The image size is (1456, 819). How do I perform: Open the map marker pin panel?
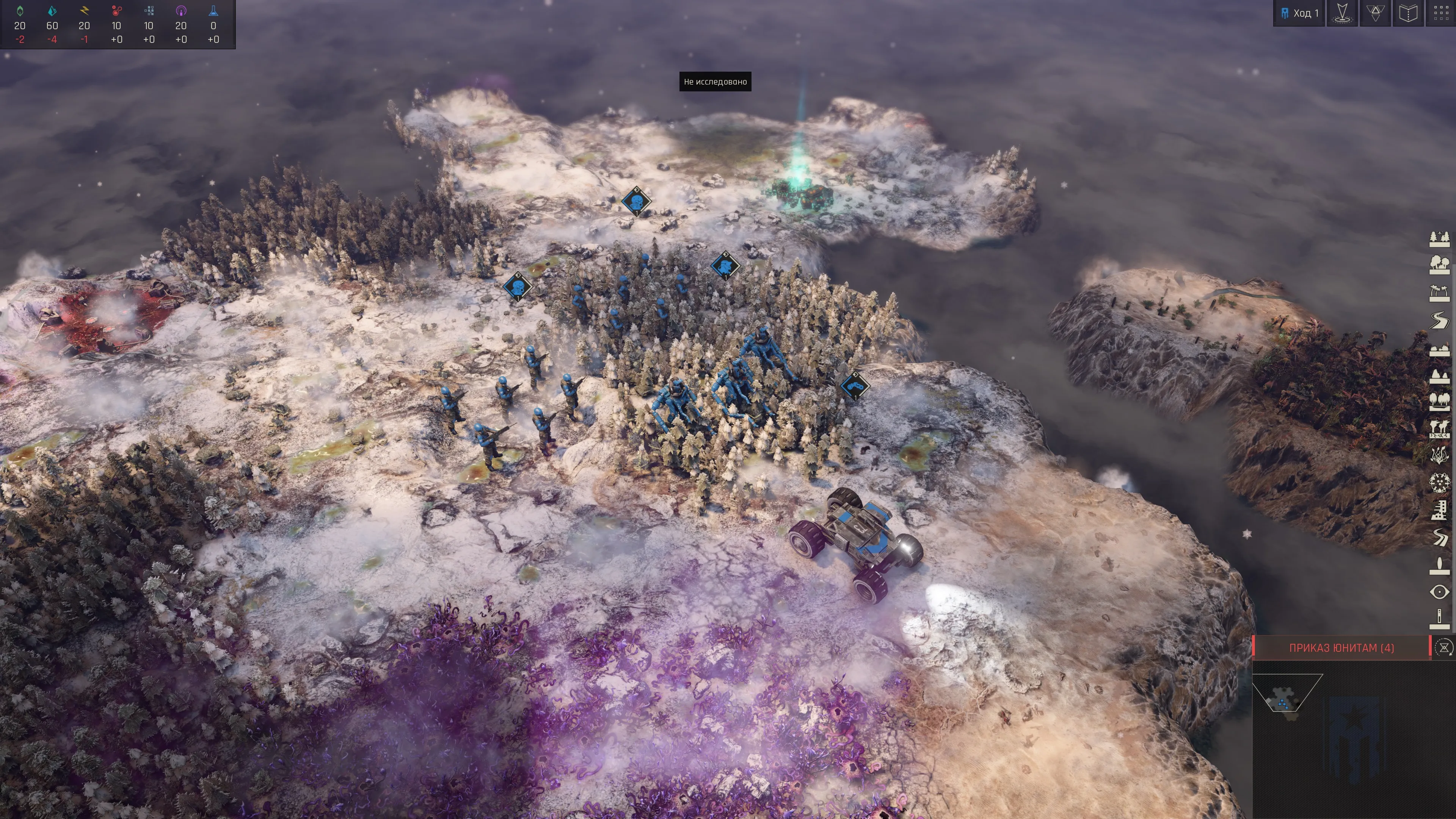click(x=1342, y=13)
